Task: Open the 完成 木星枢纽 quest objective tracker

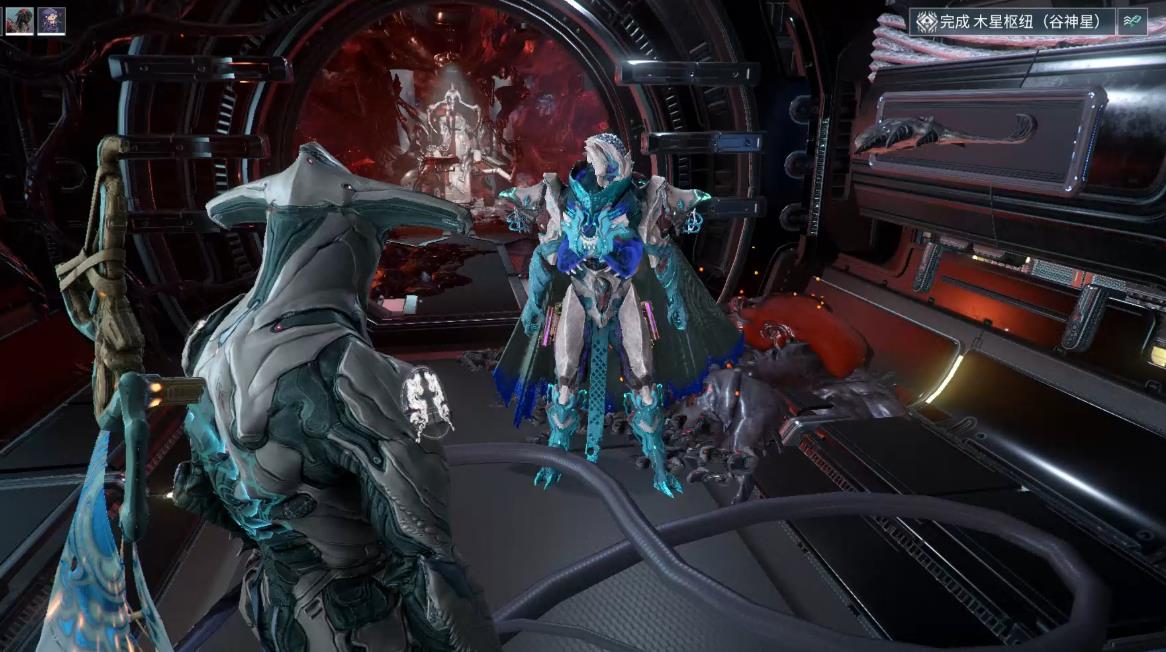Action: coord(1012,21)
